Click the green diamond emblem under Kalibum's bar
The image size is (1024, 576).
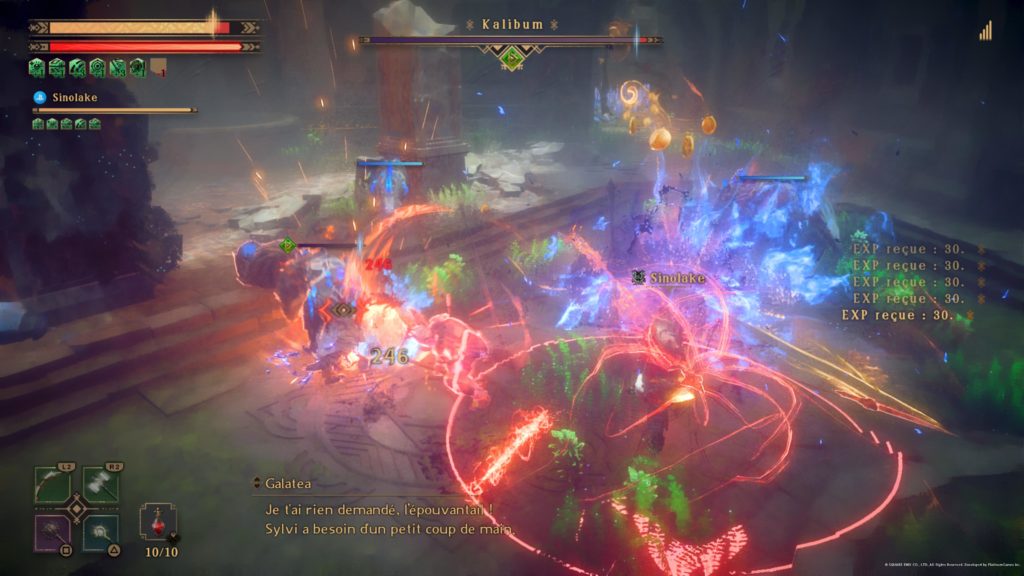point(512,56)
